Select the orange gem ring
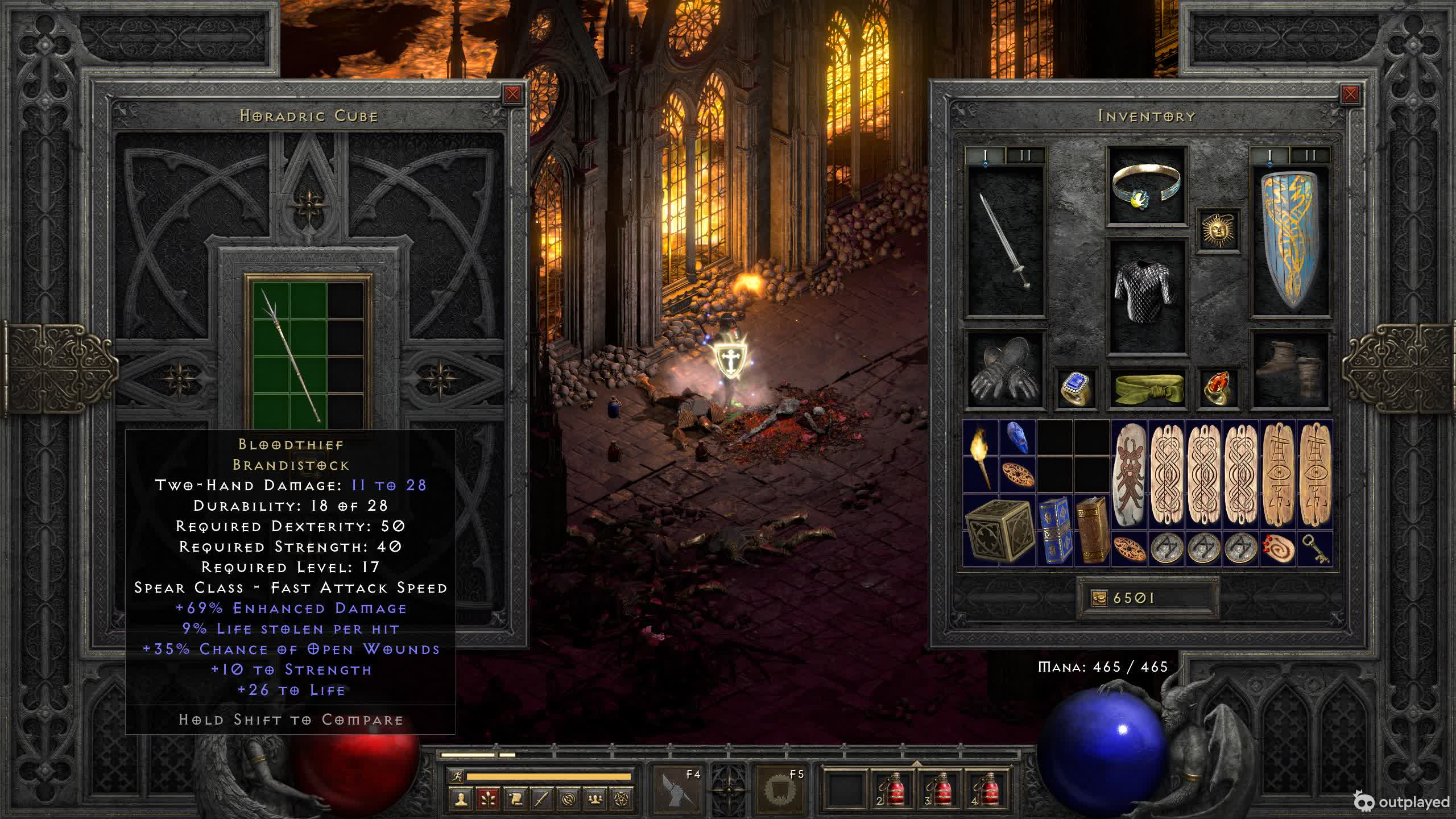Image resolution: width=1456 pixels, height=819 pixels. point(1218,388)
